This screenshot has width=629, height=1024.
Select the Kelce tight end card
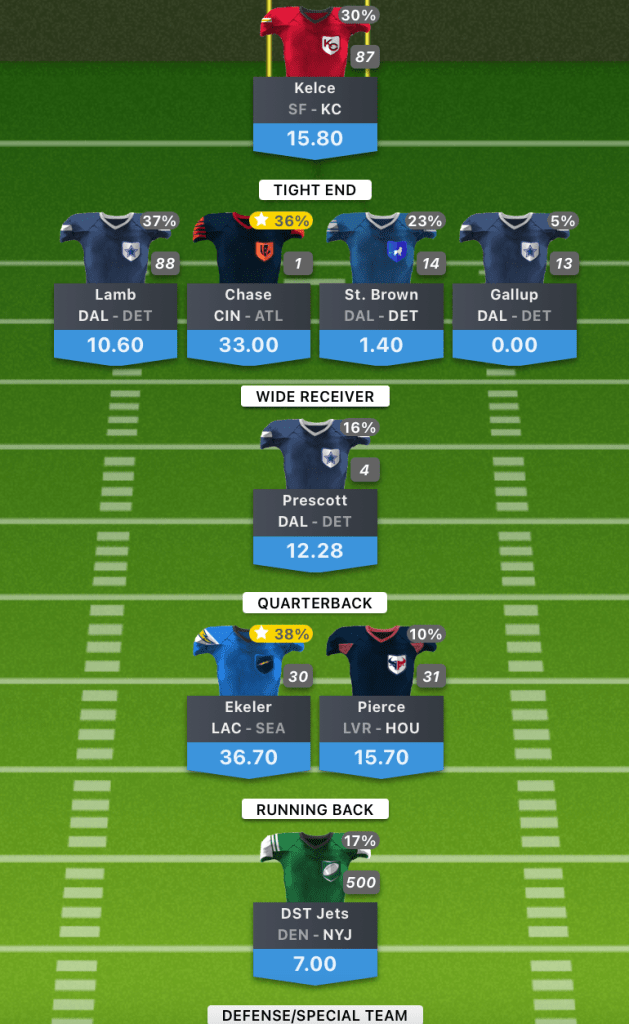point(315,100)
